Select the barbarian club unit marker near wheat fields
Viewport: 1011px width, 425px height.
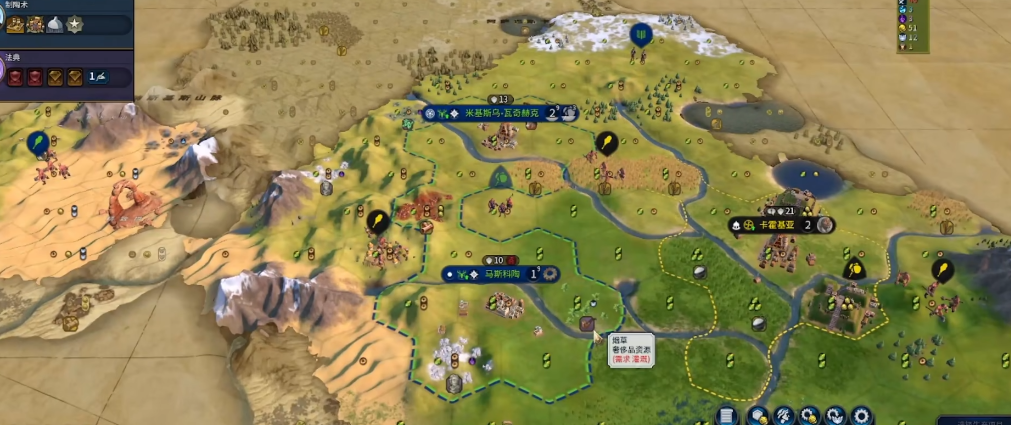point(605,142)
